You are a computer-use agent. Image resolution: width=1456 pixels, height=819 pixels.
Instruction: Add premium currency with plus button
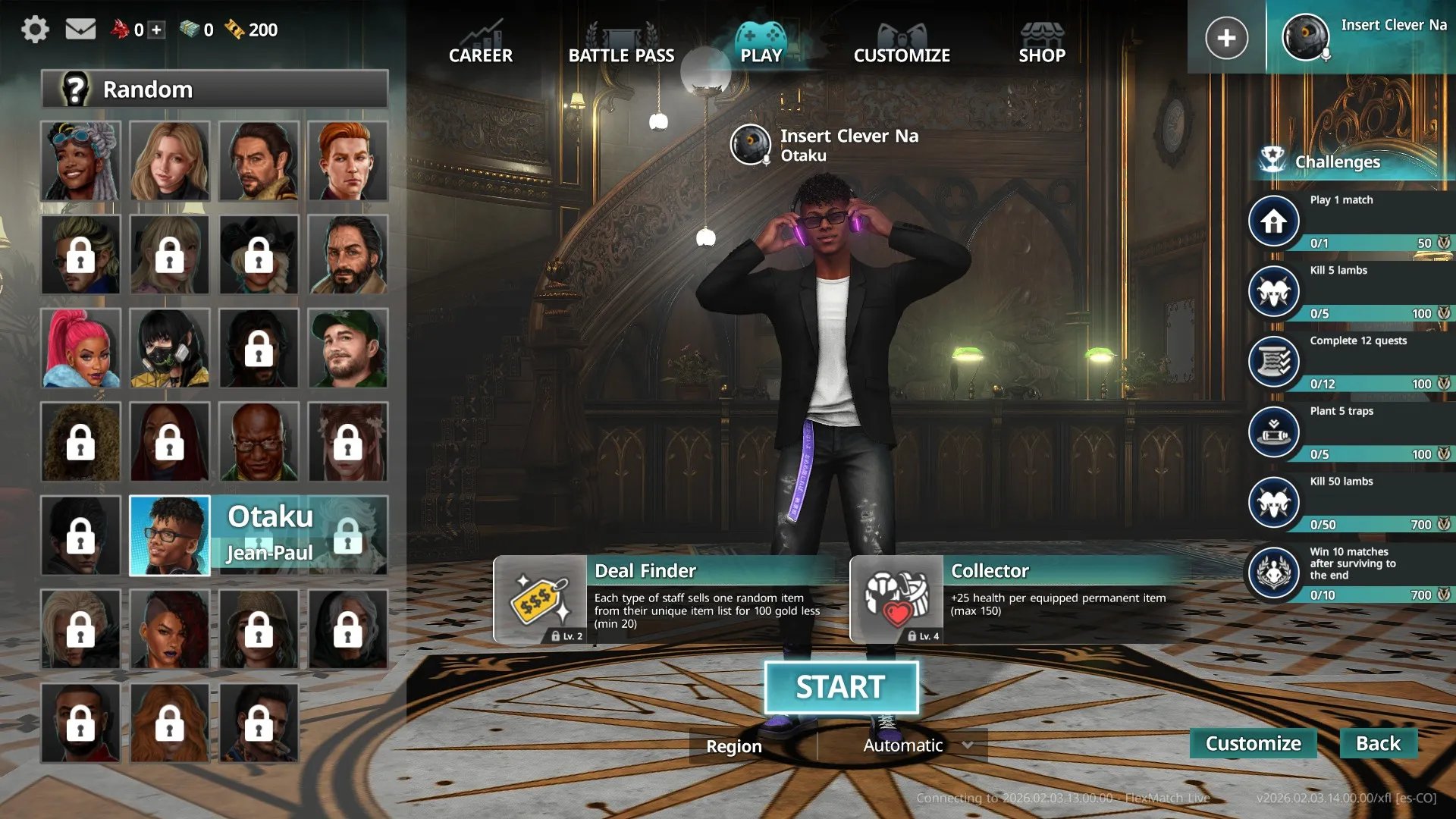click(157, 30)
